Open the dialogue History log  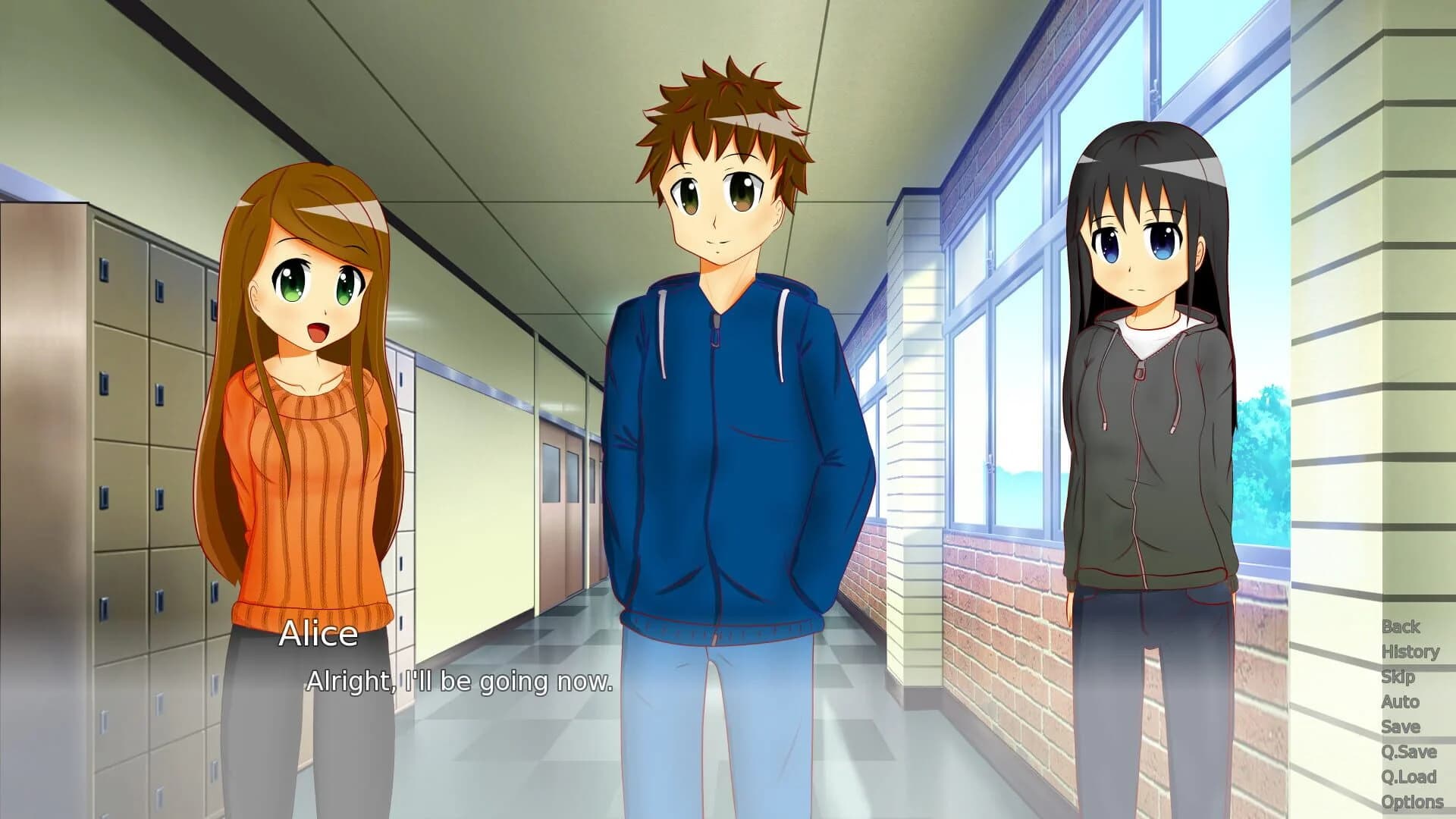click(1411, 652)
